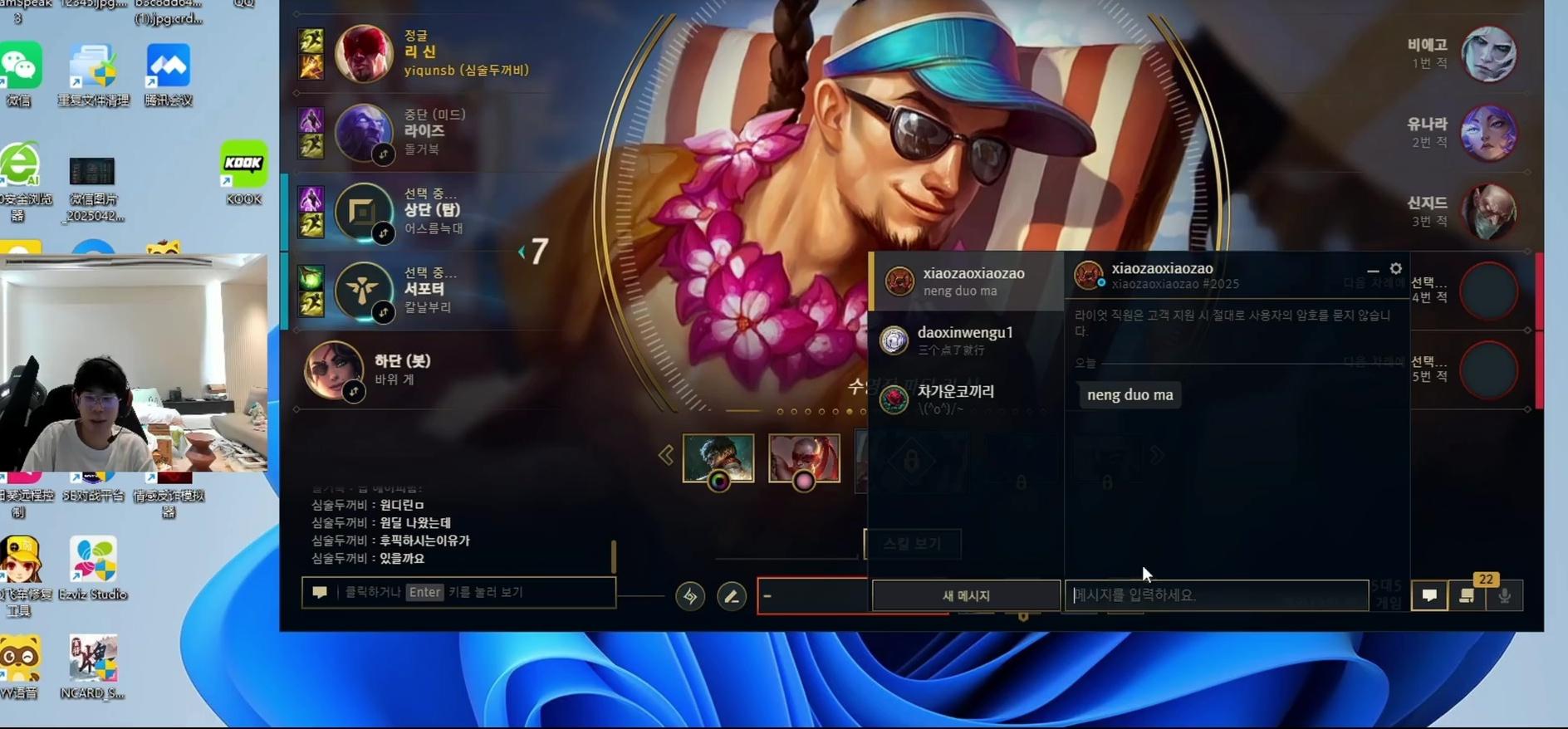Open the chat window gear settings
Viewport: 1568px width, 729px height.
tap(1396, 268)
